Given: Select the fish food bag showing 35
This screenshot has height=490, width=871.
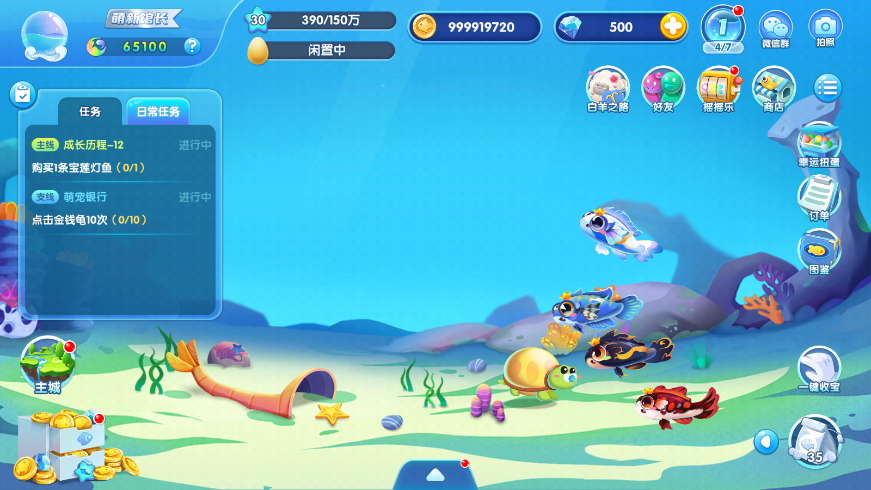Looking at the screenshot, I should click(x=814, y=441).
